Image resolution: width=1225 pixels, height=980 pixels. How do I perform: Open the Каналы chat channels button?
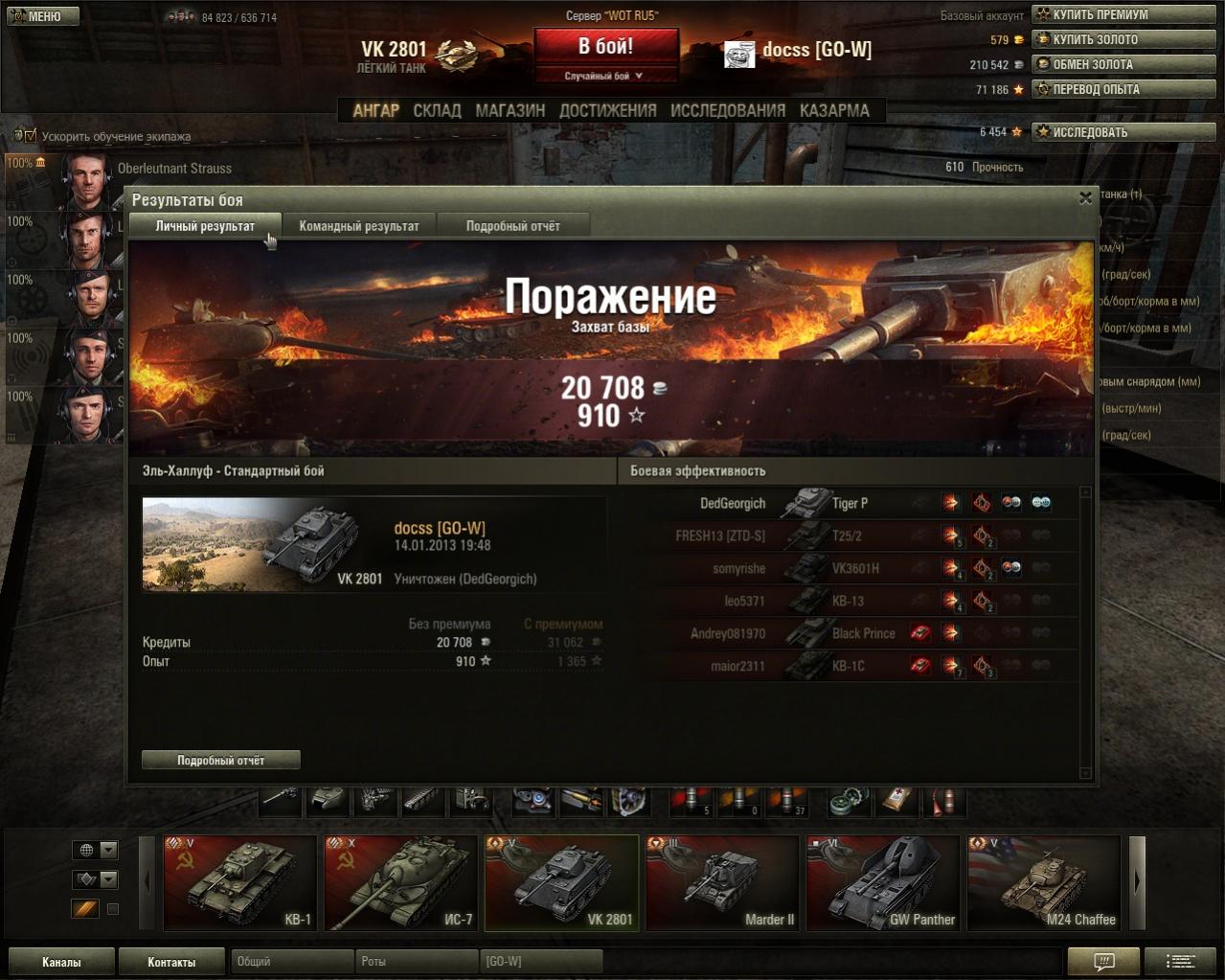pyautogui.click(x=61, y=962)
